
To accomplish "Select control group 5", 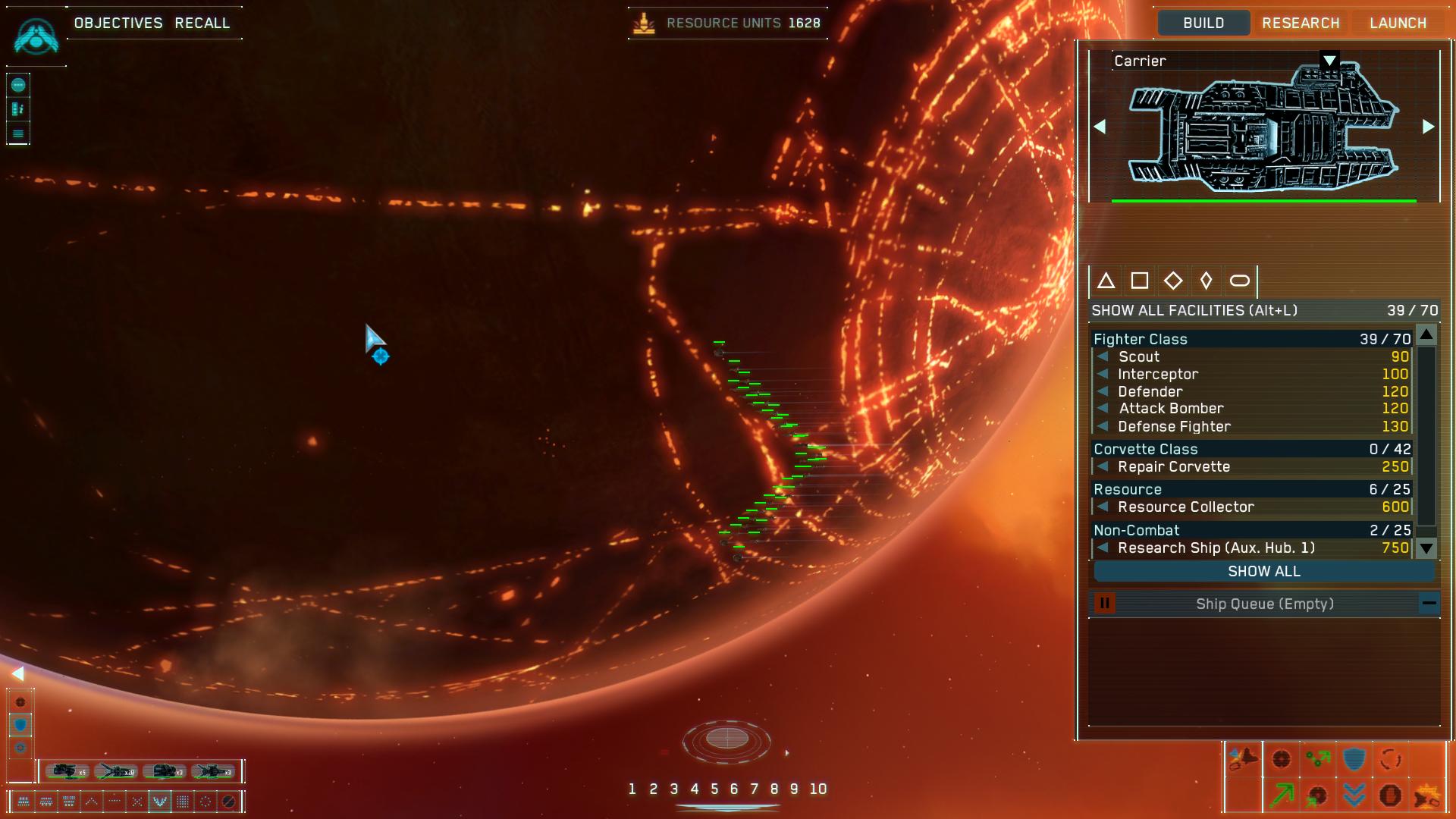I will click(x=714, y=789).
